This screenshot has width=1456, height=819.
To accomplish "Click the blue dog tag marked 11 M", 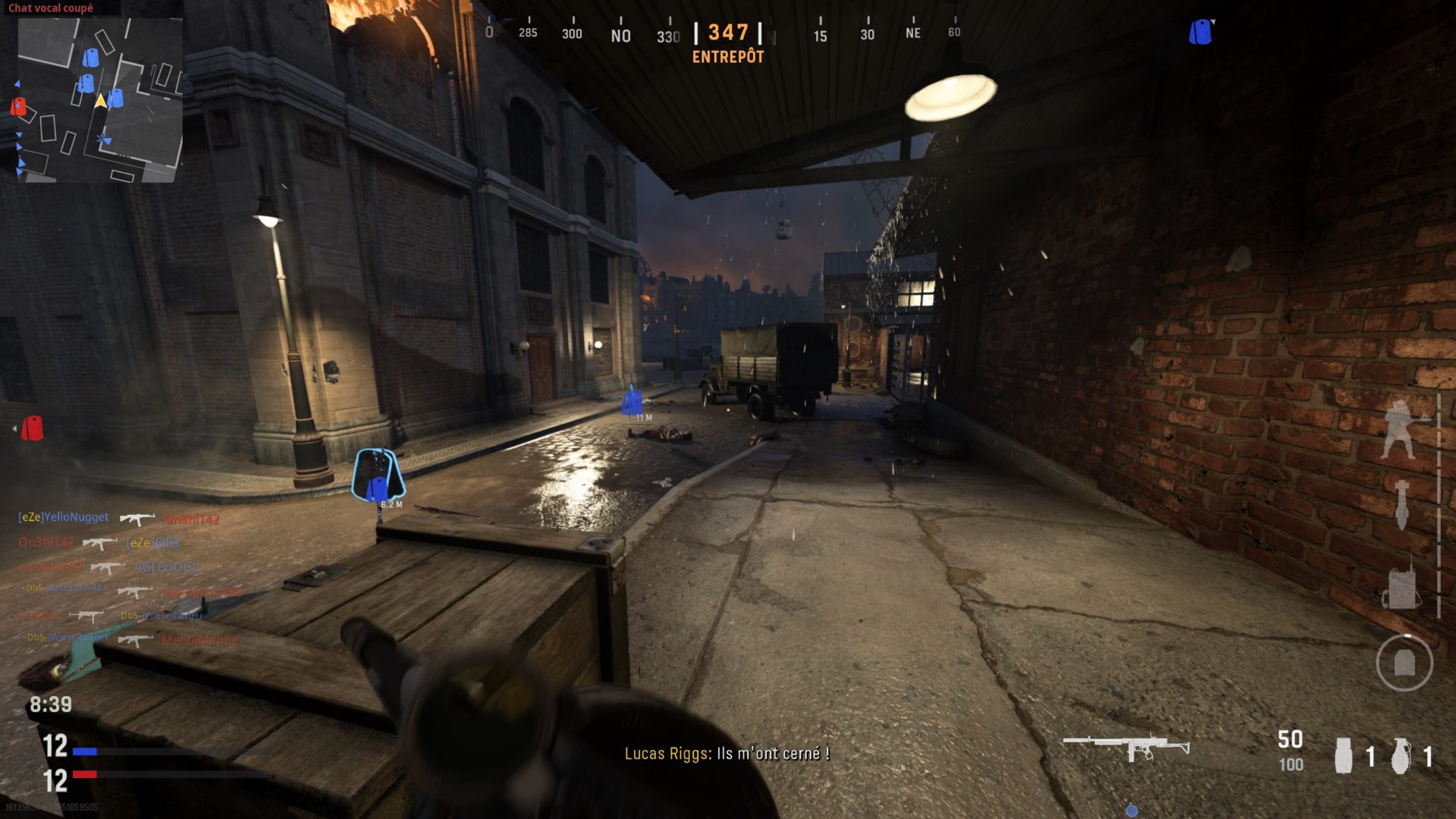I will (x=632, y=401).
